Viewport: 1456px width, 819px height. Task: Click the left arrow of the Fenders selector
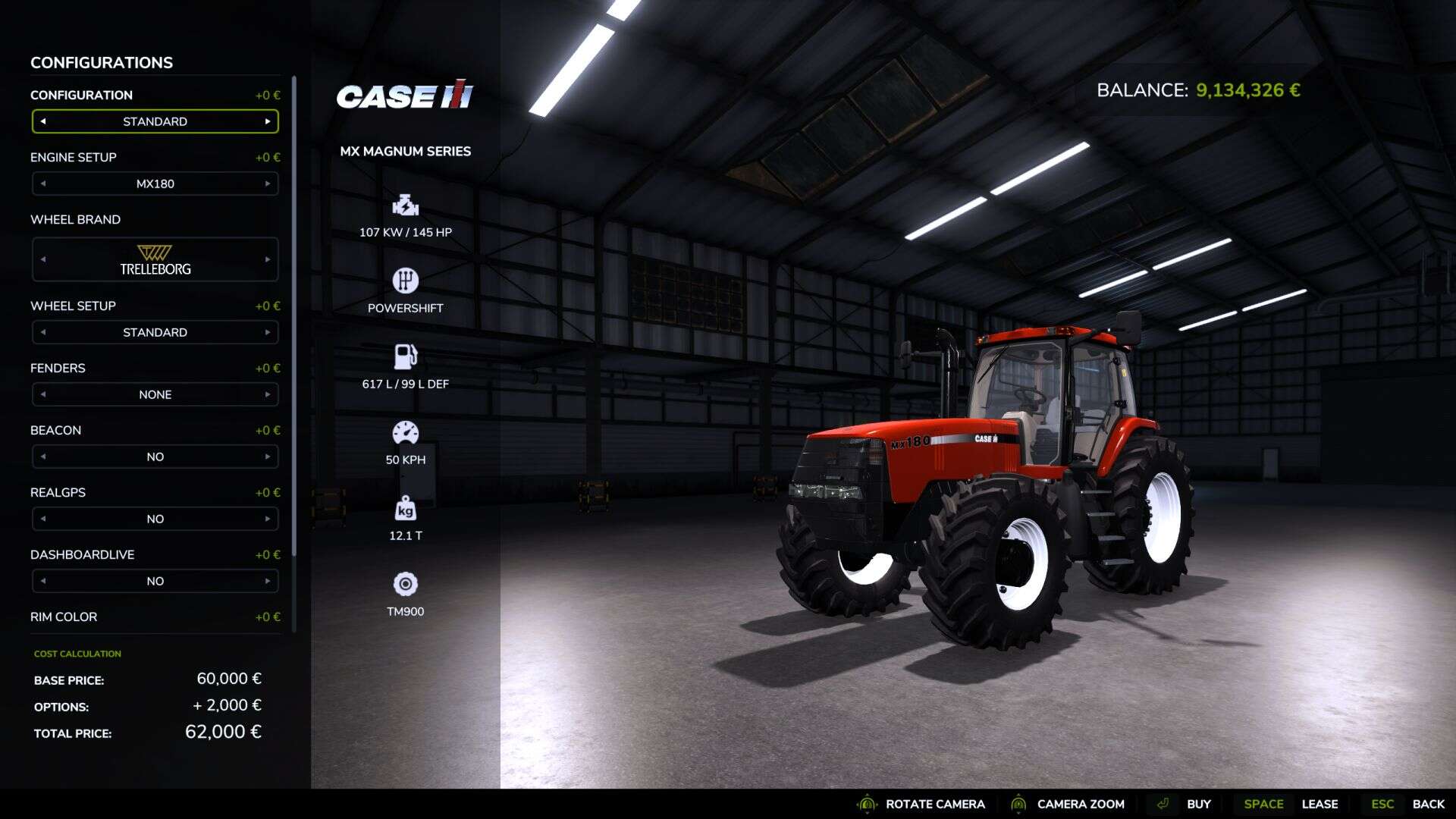tap(43, 394)
